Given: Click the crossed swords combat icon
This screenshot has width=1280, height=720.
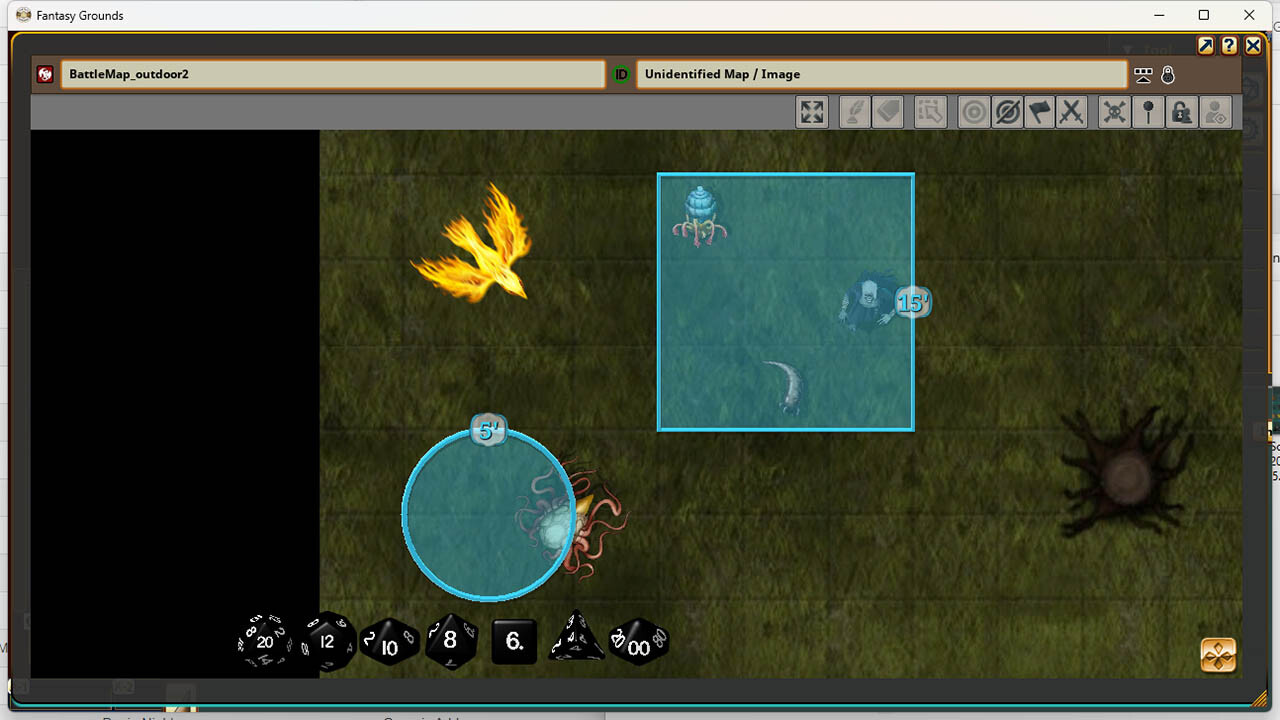Looking at the screenshot, I should 1073,112.
